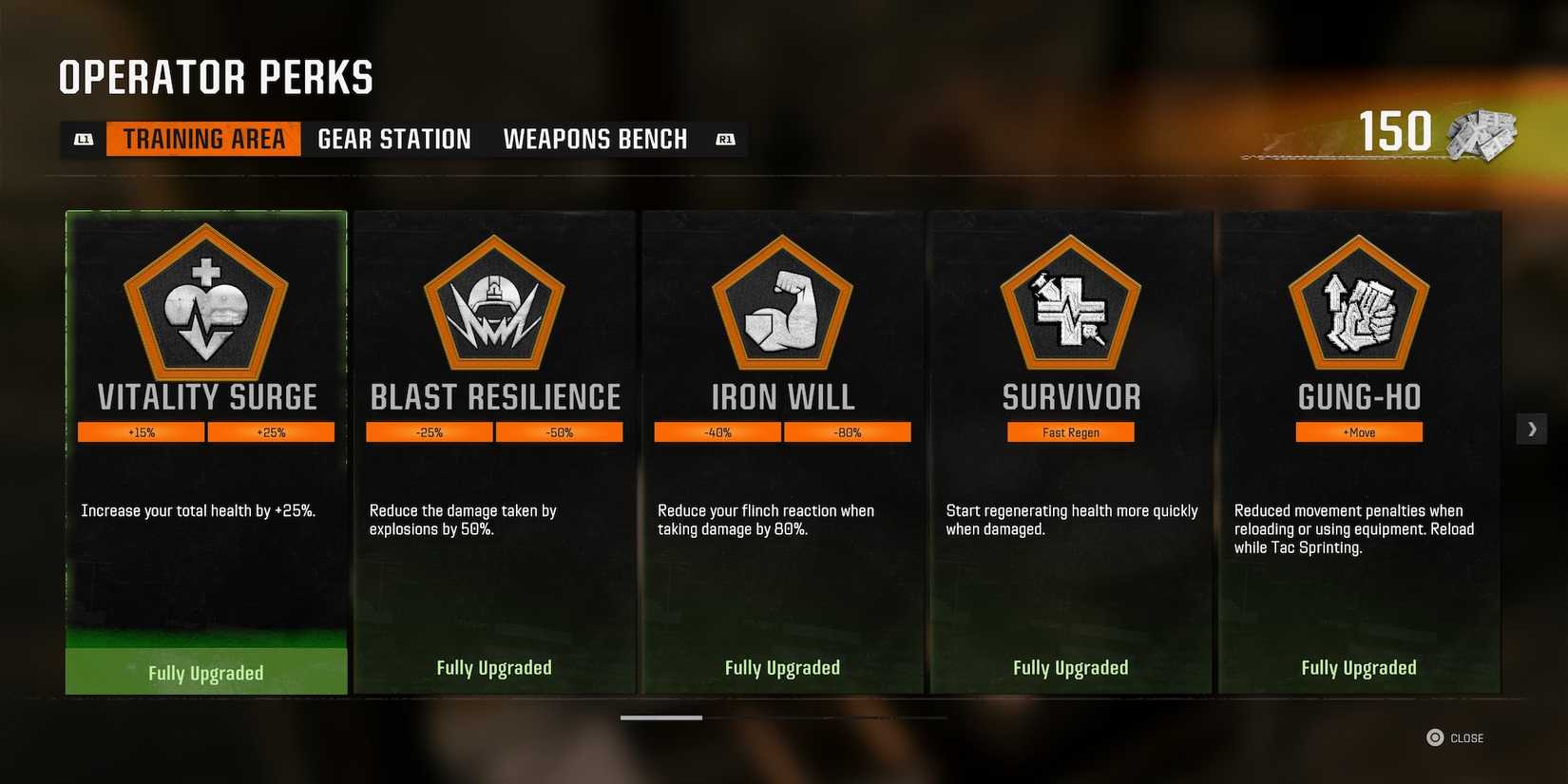Viewport: 1568px width, 784px height.
Task: Switch to the Gear Station tab
Action: coord(392,139)
